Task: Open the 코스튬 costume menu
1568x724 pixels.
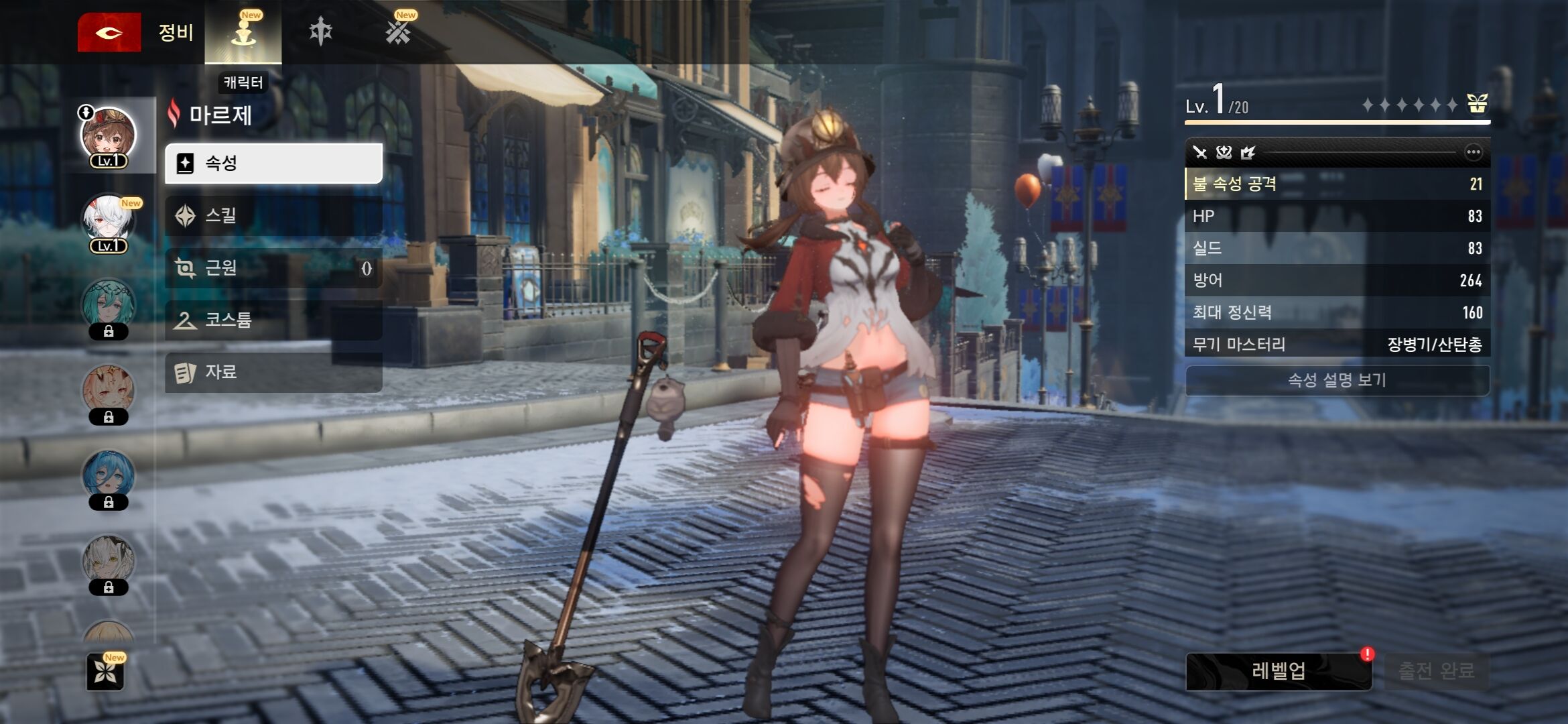Action: pyautogui.click(x=273, y=320)
